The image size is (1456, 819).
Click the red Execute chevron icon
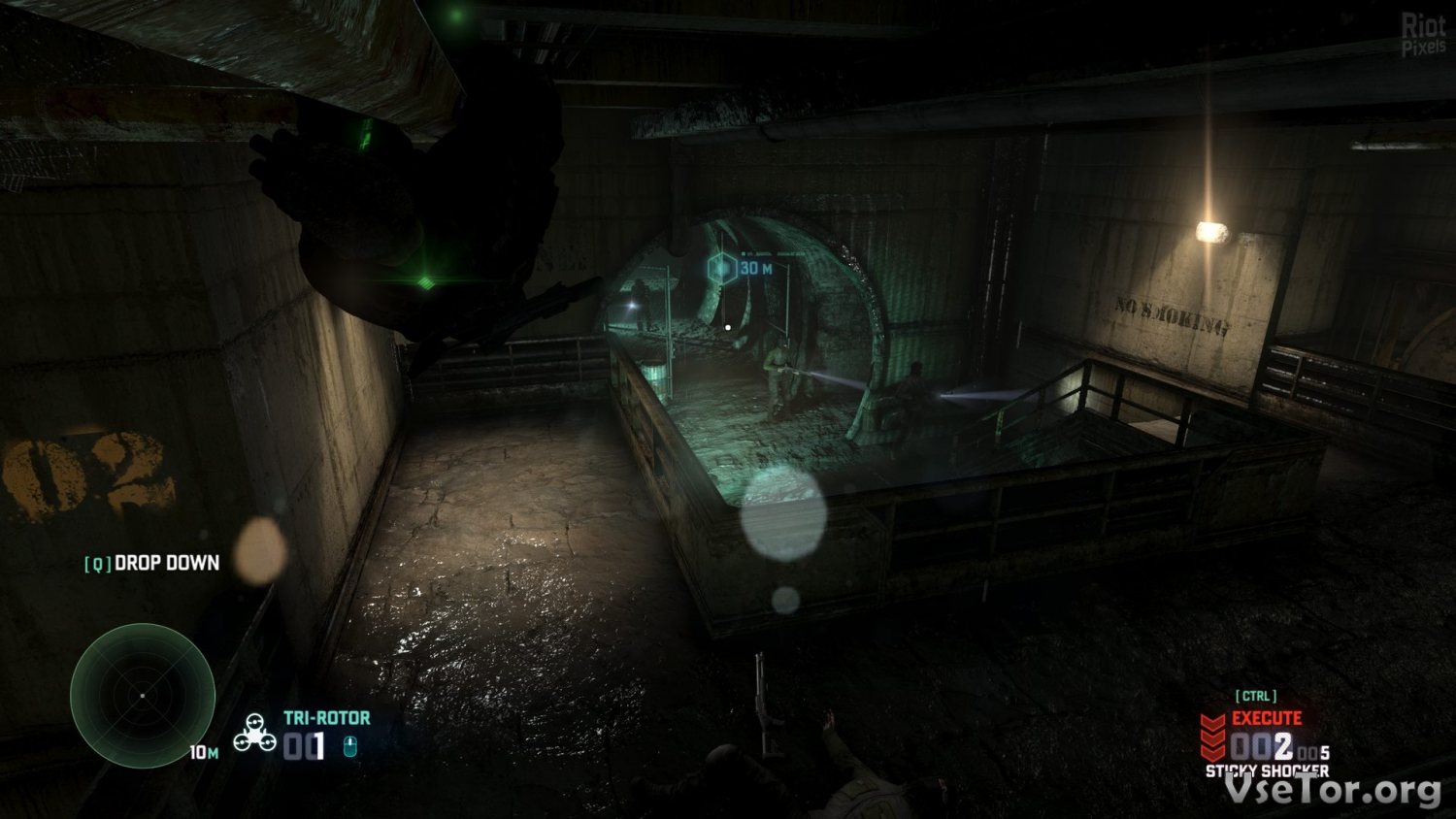click(x=1213, y=737)
